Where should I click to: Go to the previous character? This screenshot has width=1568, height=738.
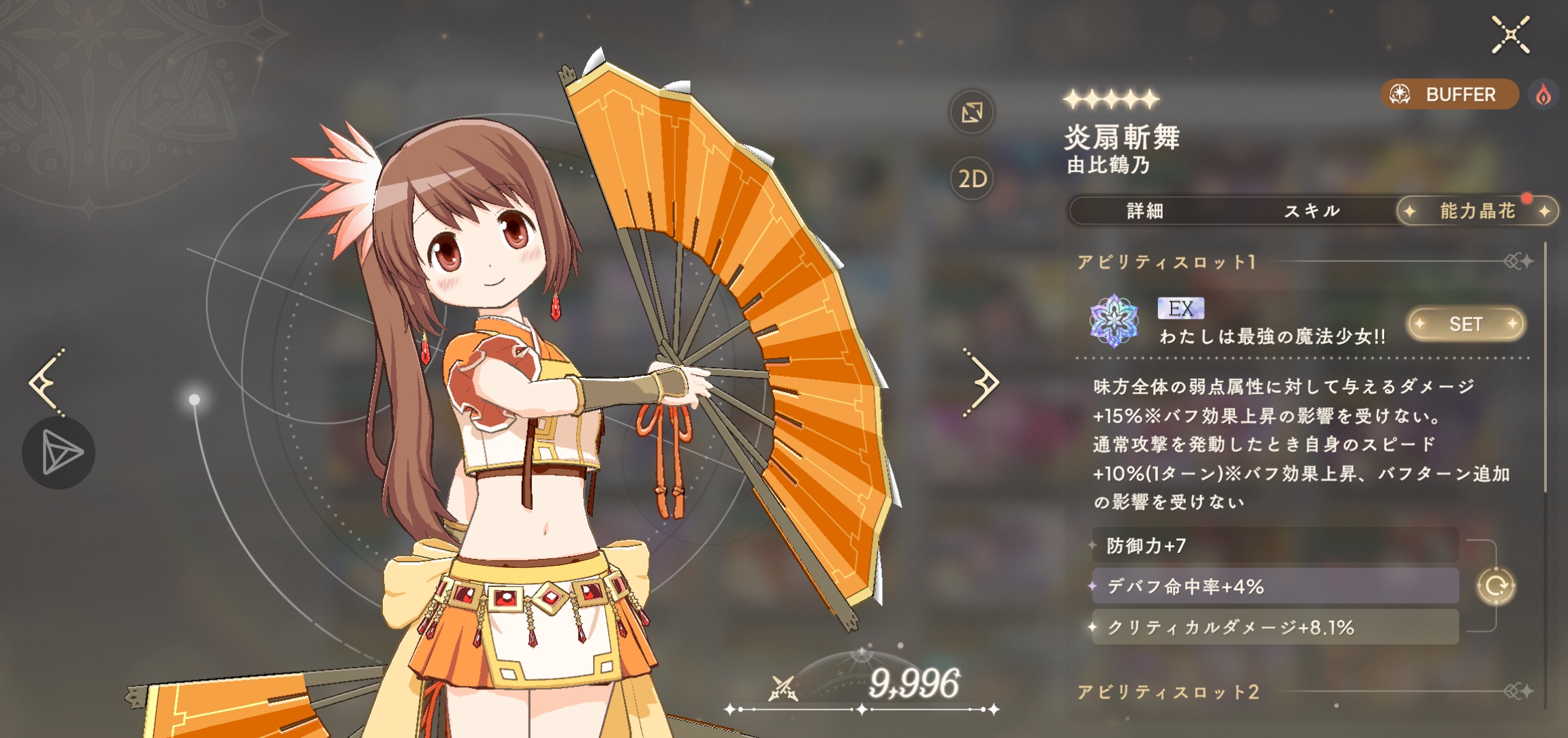point(46,383)
